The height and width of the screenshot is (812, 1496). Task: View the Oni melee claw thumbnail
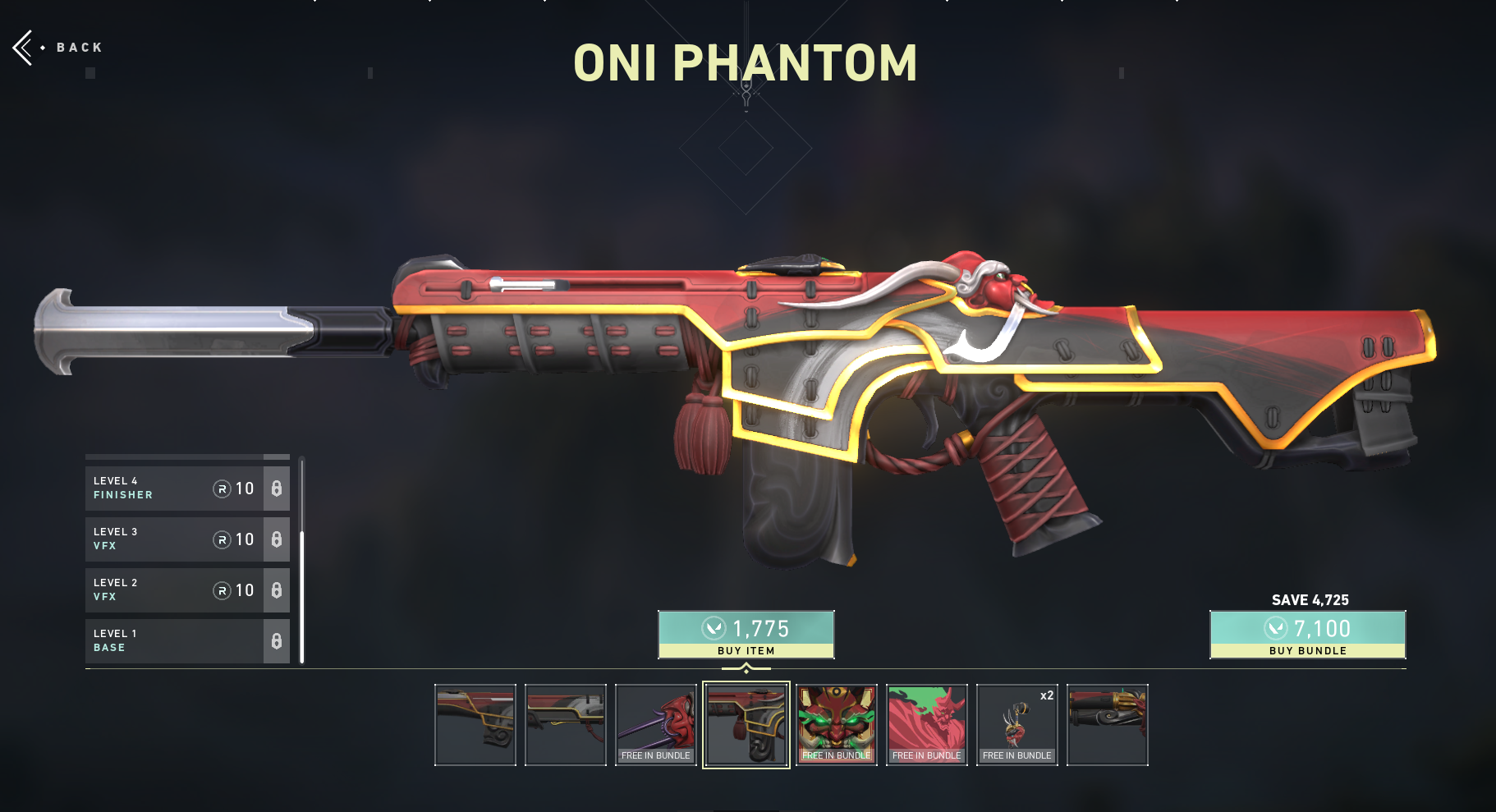[x=656, y=725]
